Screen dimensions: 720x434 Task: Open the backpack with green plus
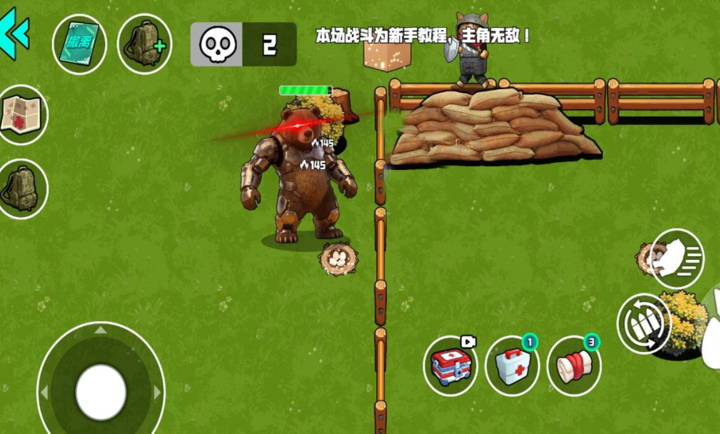pyautogui.click(x=144, y=44)
